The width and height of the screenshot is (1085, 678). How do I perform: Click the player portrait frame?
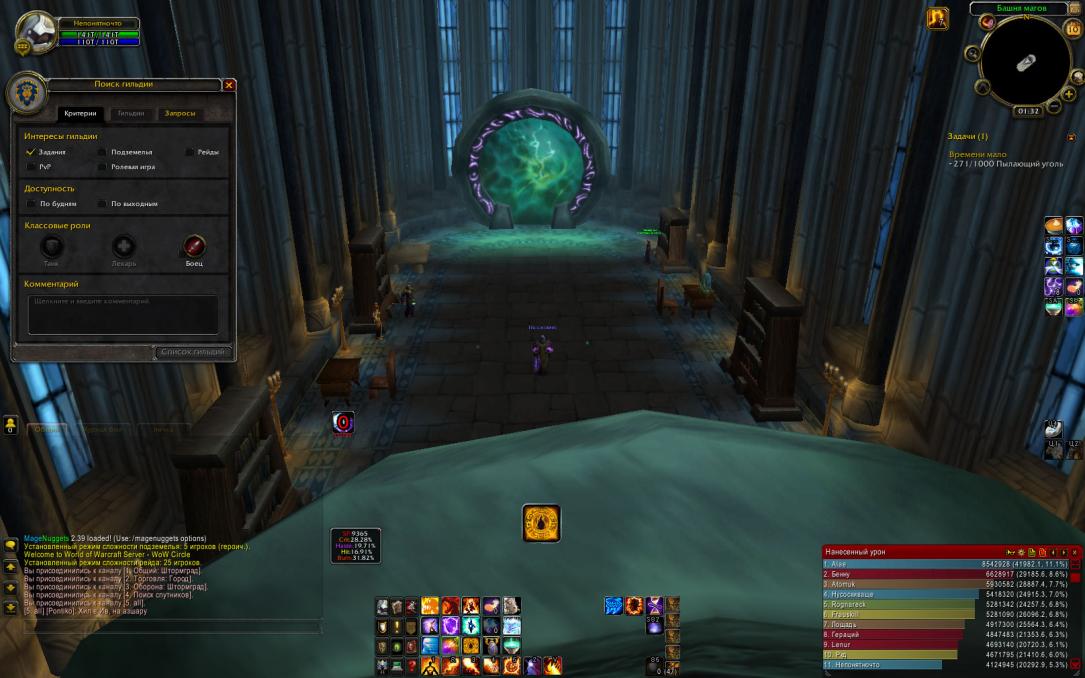[36, 32]
